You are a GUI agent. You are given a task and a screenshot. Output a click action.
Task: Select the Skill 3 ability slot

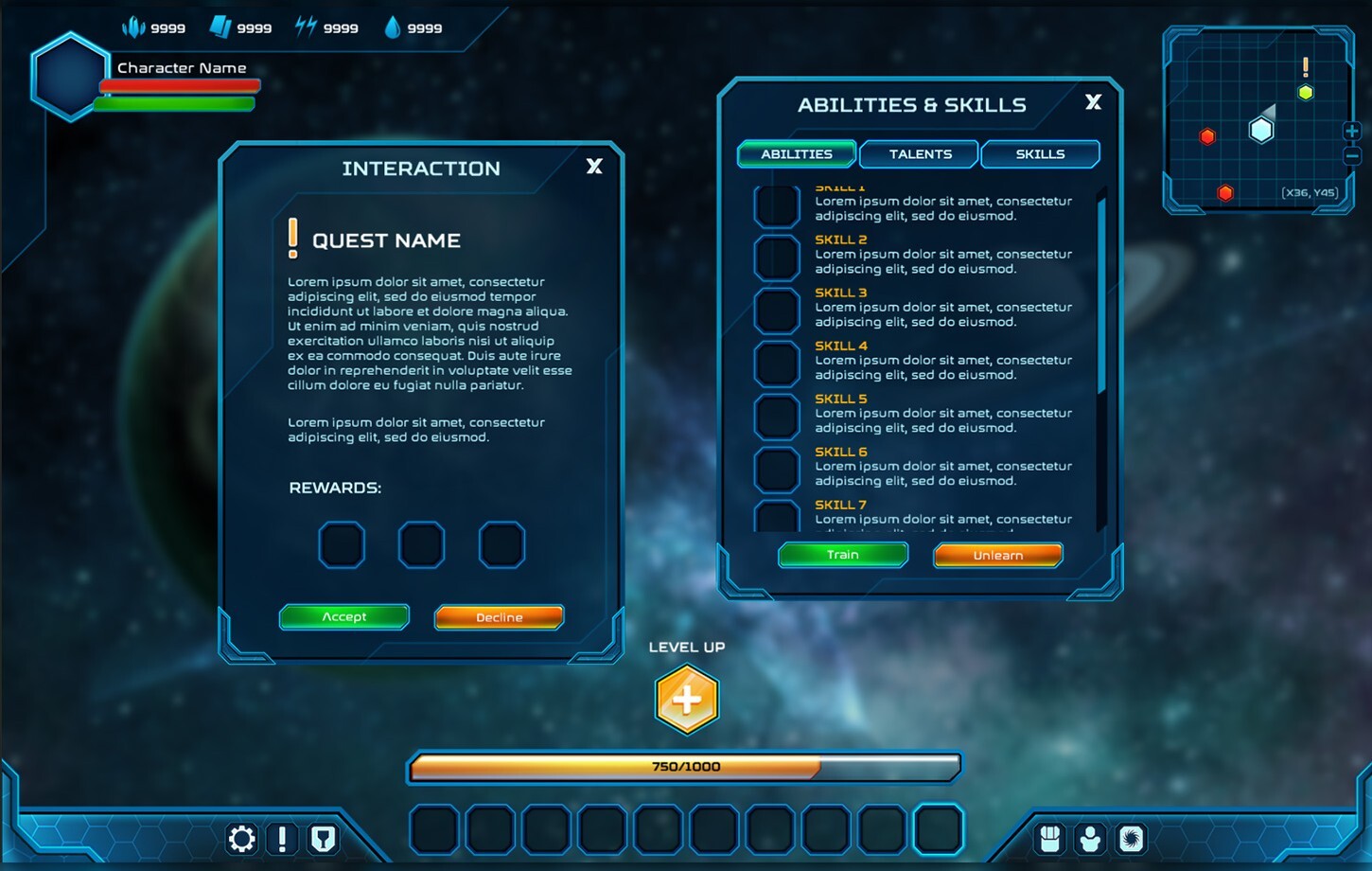coord(776,310)
